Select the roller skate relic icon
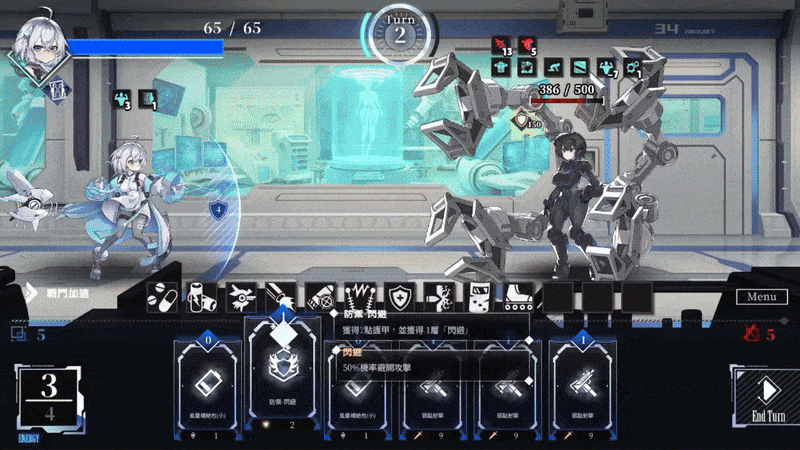 coord(516,296)
